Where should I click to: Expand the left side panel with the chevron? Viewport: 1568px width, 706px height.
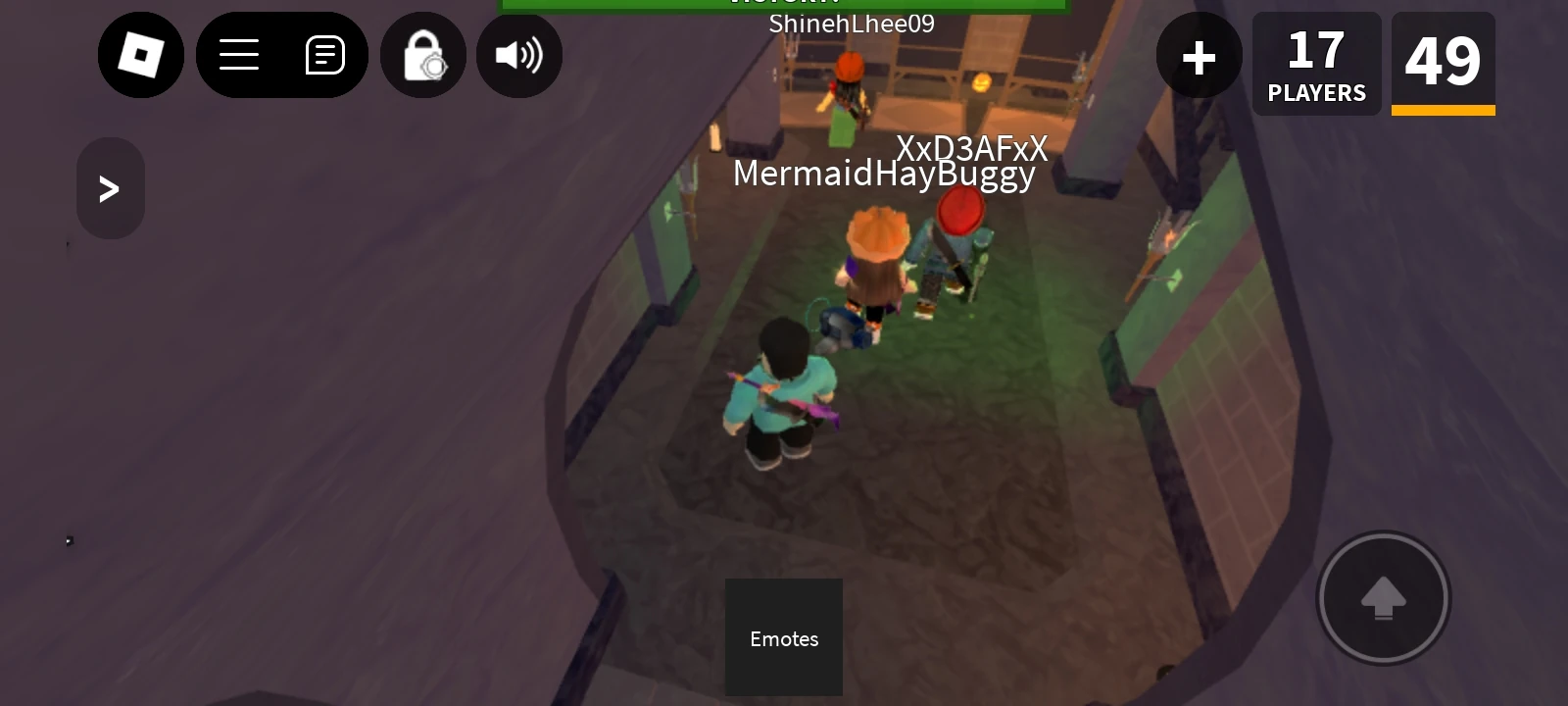(x=110, y=187)
